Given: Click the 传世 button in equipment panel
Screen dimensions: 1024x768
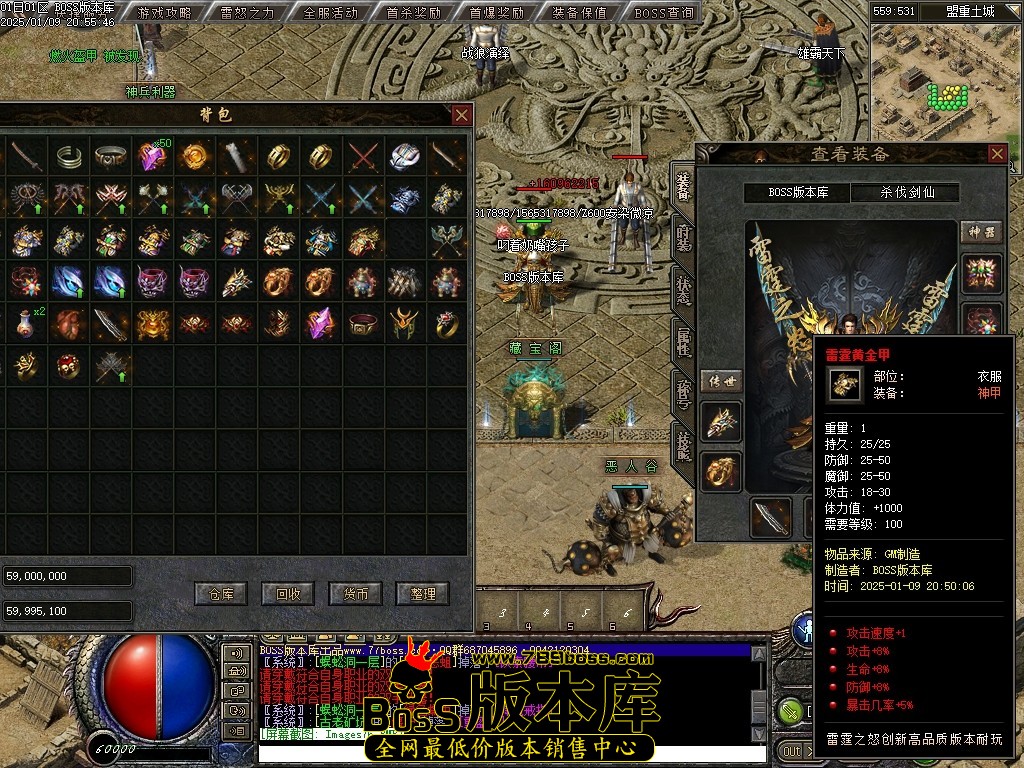Looking at the screenshot, I should coord(720,381).
